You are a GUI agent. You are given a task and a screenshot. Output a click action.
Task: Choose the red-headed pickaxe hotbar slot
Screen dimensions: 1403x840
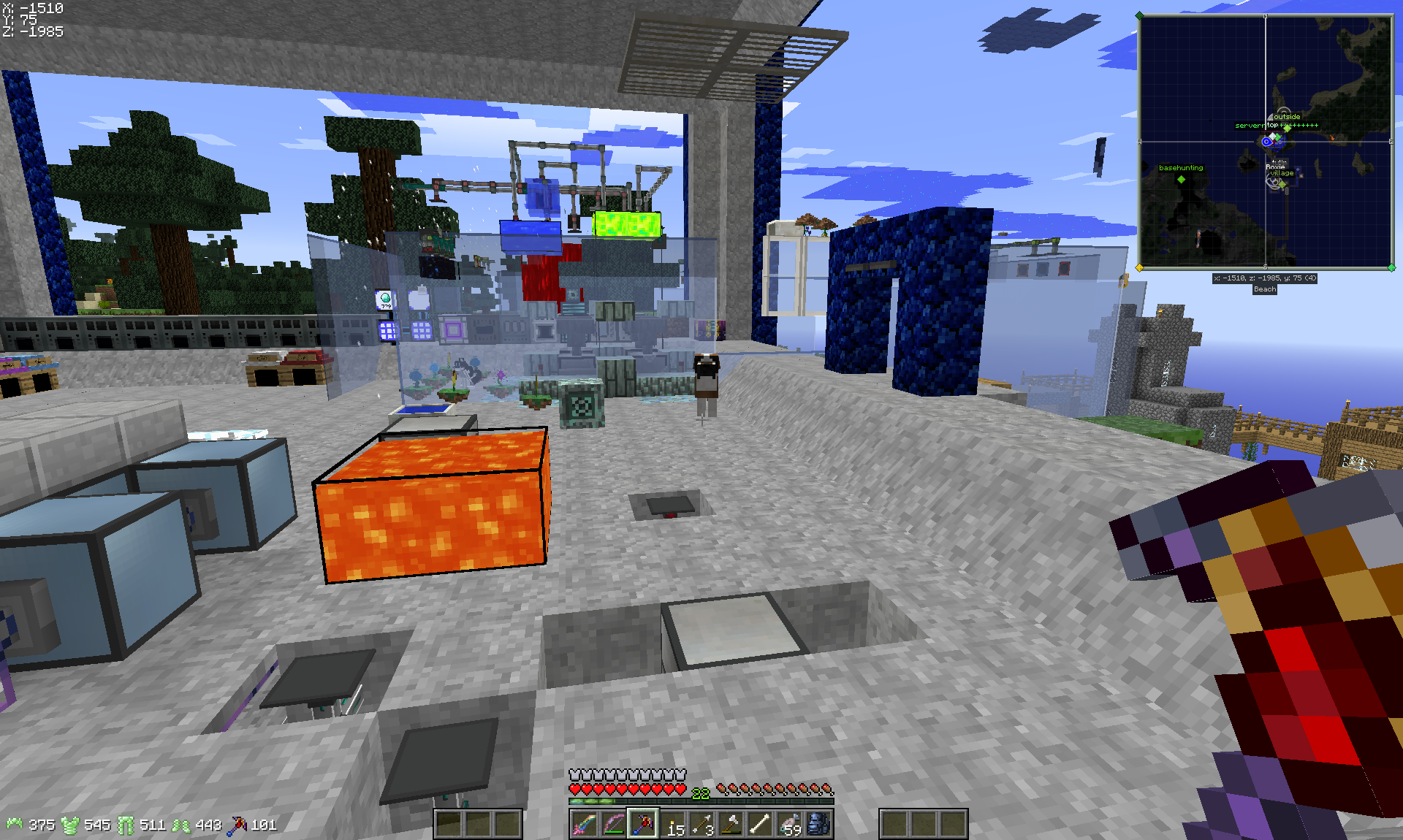click(643, 825)
